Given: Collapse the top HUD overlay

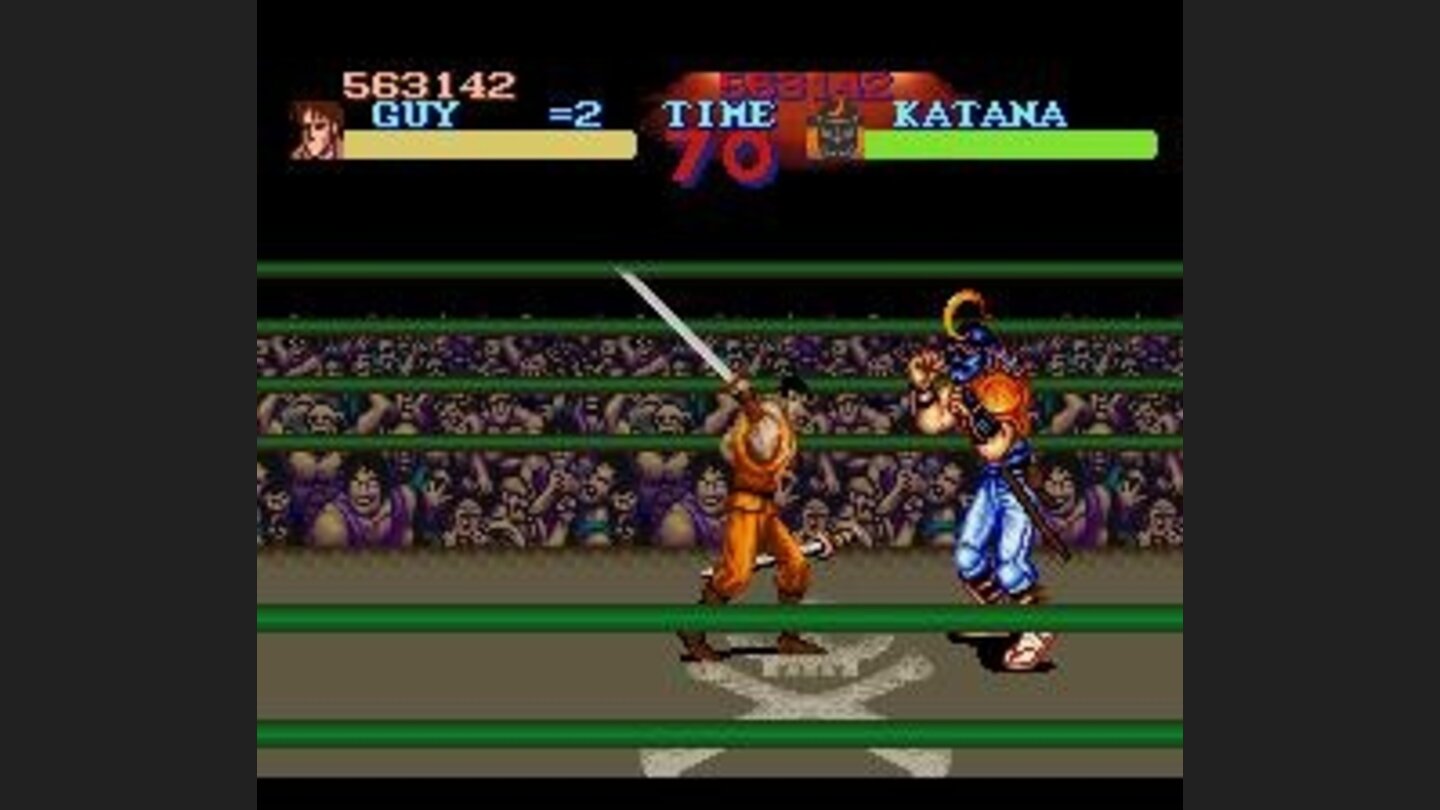Looking at the screenshot, I should click(x=720, y=120).
